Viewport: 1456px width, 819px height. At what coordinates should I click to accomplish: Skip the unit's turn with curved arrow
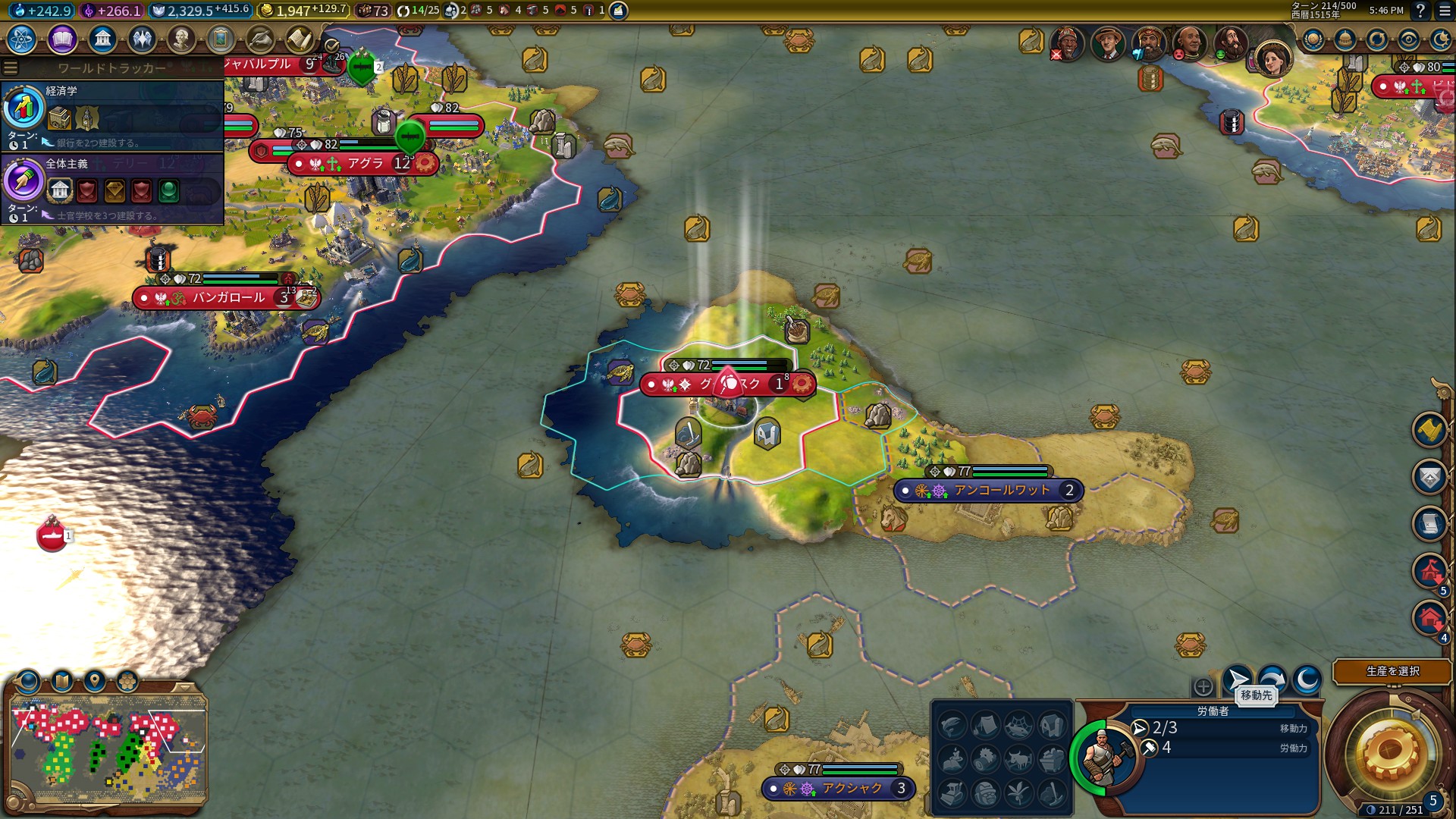click(x=1272, y=679)
